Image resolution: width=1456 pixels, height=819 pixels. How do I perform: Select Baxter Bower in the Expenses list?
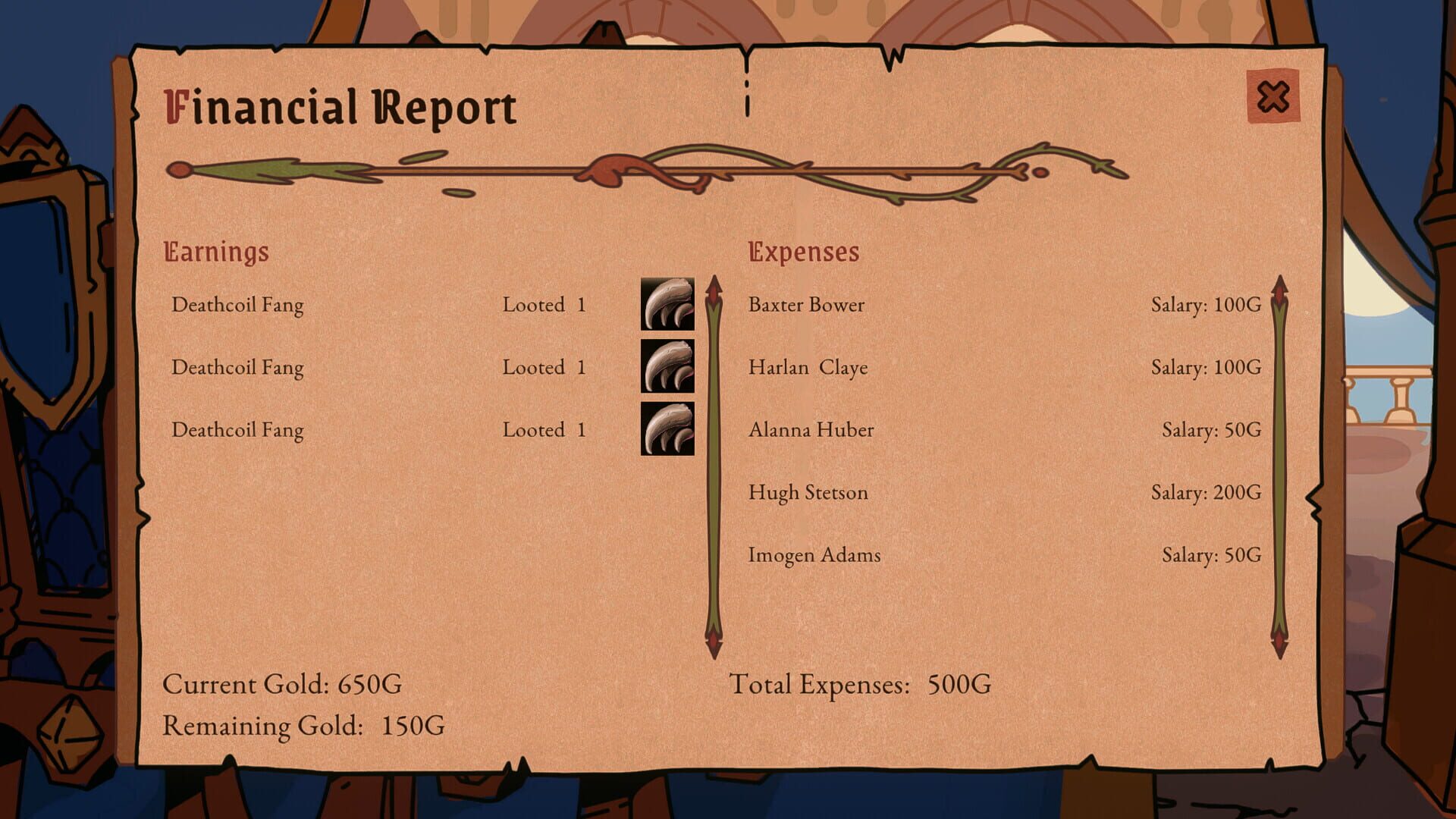tap(806, 305)
